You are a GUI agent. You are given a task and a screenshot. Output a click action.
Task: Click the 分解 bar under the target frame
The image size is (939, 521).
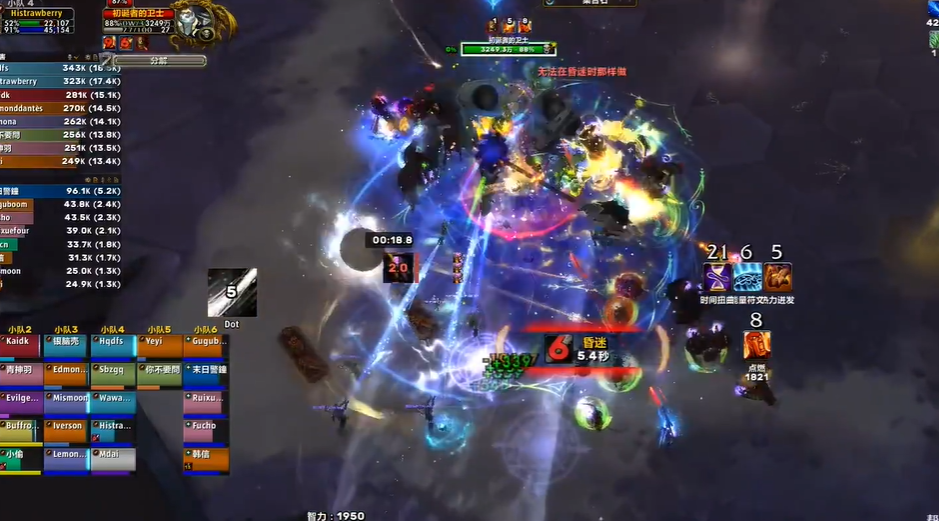[x=158, y=61]
